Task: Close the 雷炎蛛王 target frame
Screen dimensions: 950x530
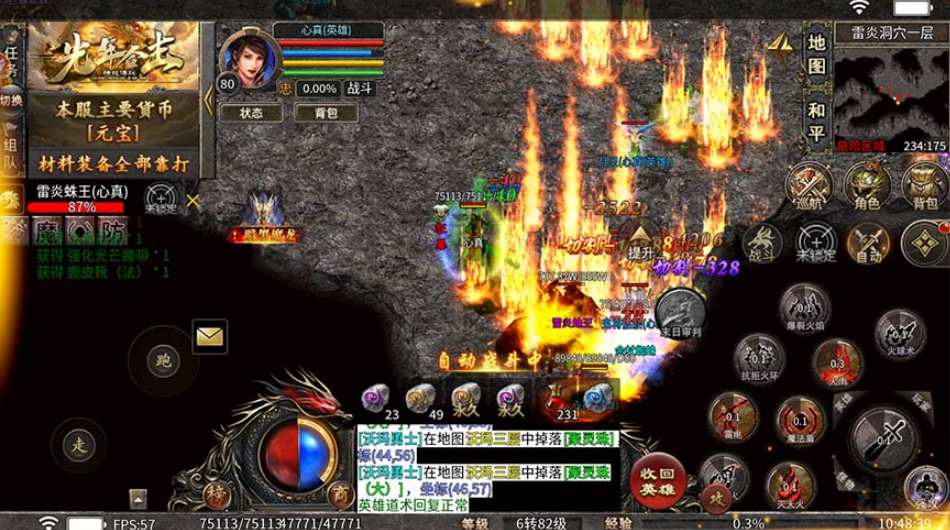Action: pos(193,200)
